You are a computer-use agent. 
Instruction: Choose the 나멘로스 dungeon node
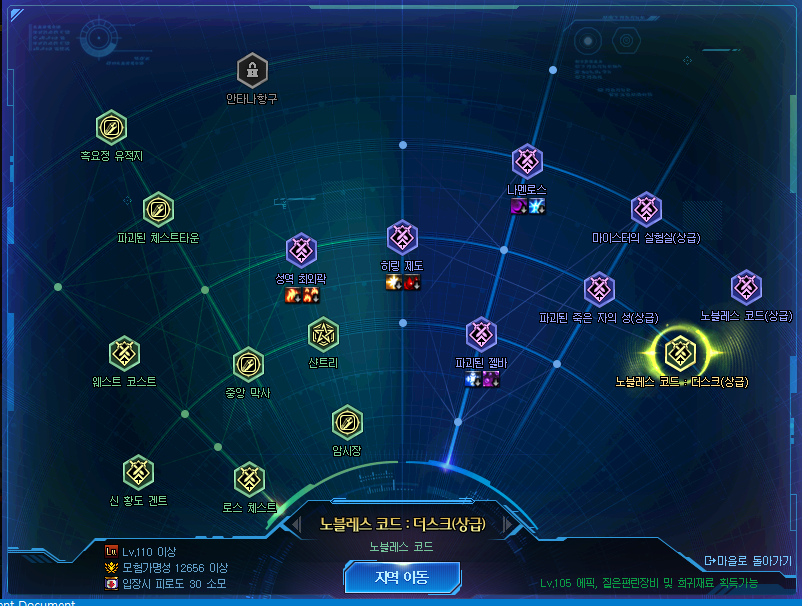tap(527, 161)
